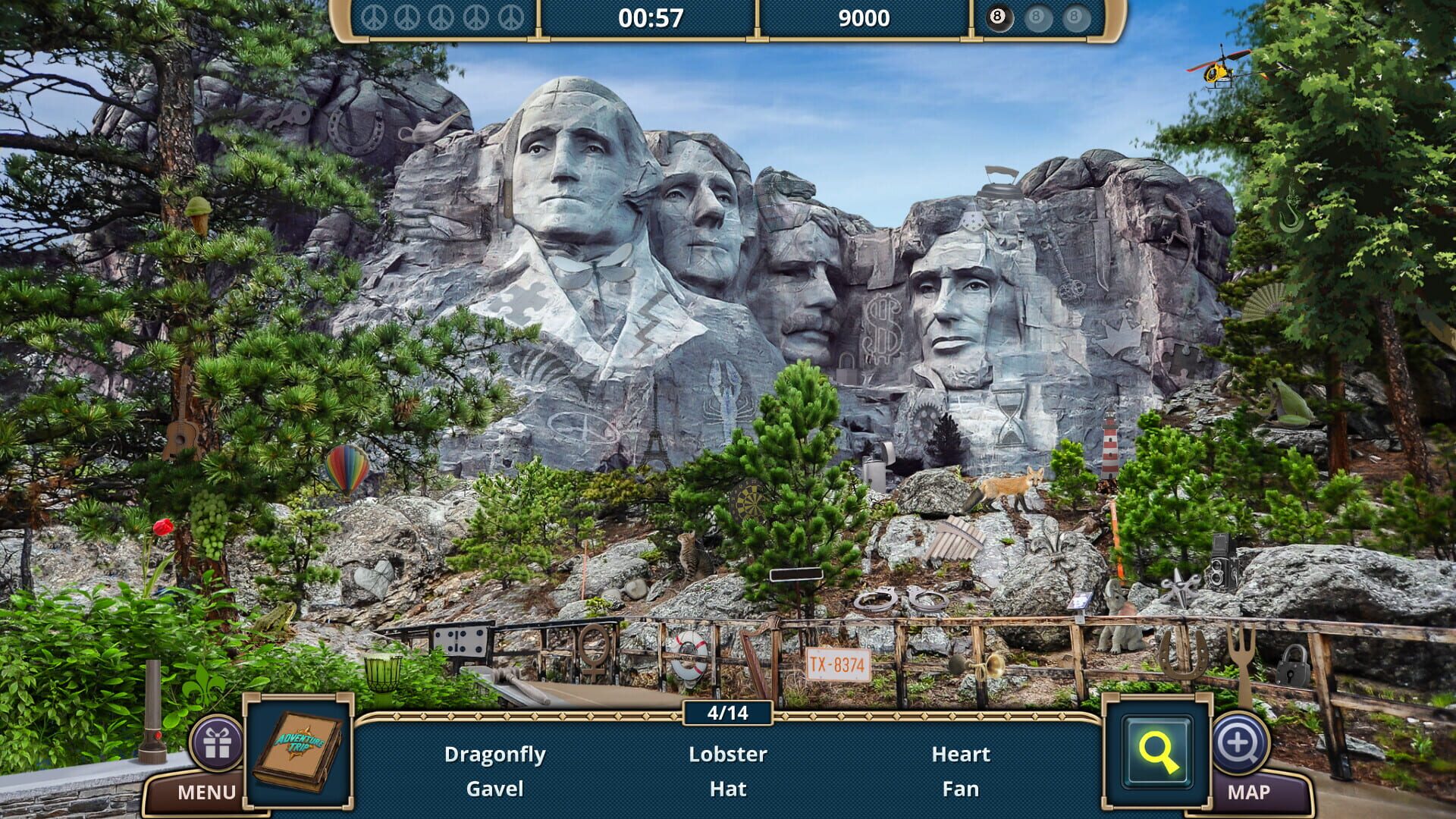
Task: Open the Menu
Action: point(205,792)
